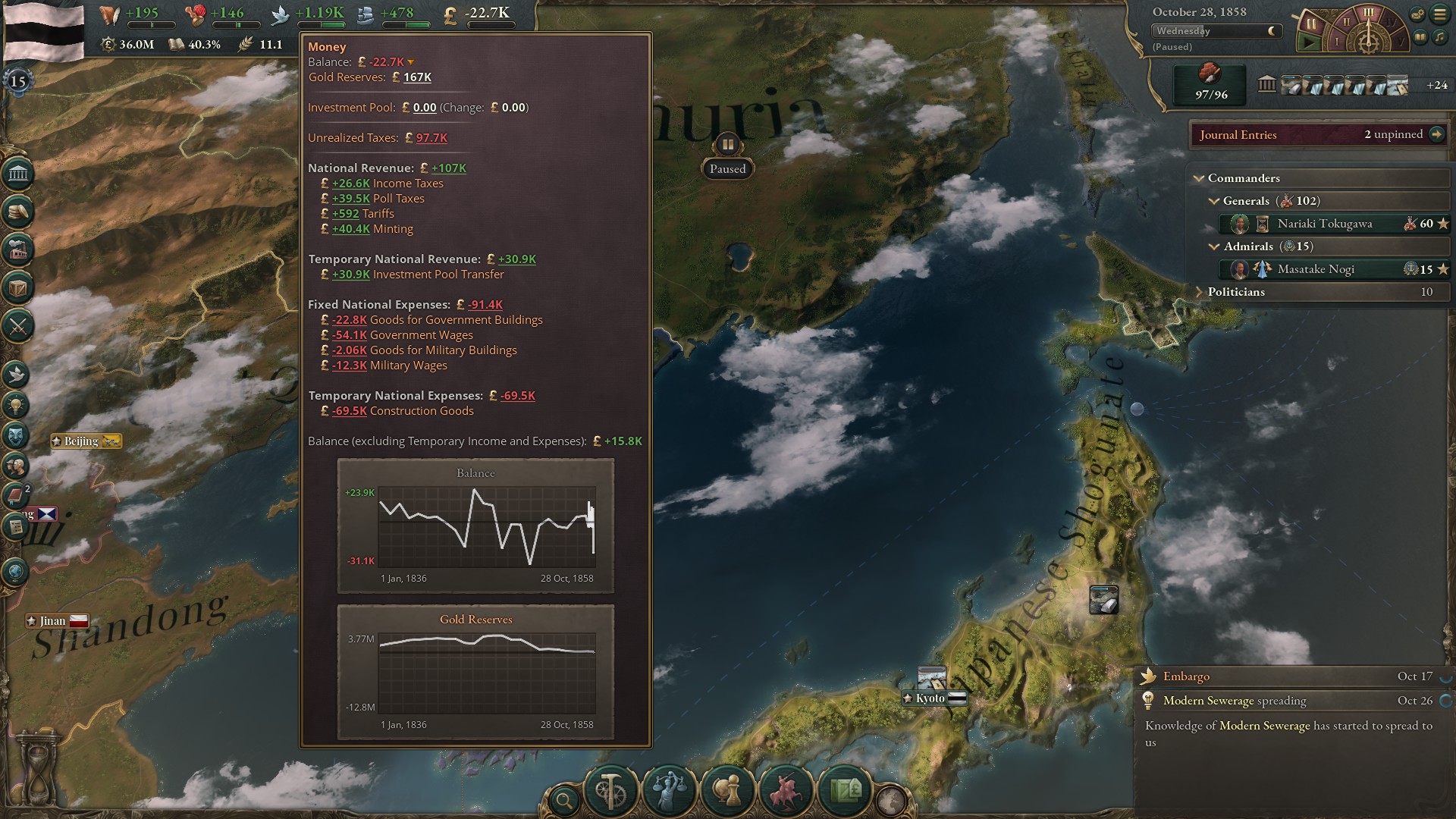The height and width of the screenshot is (819, 1456).
Task: Collapse the Generals list
Action: tap(1216, 201)
